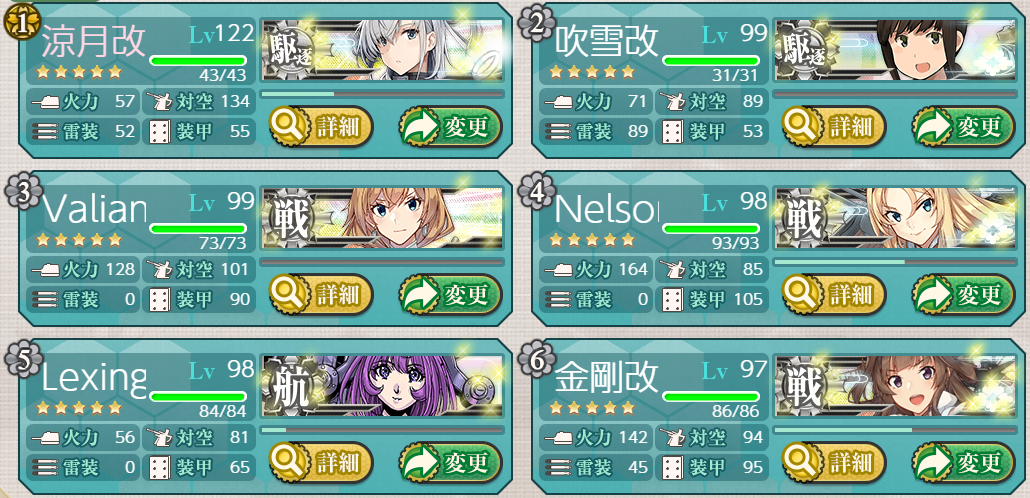This screenshot has width=1030, height=498.
Task: Click 変更 to swap out 涼月改
Action: point(450,127)
